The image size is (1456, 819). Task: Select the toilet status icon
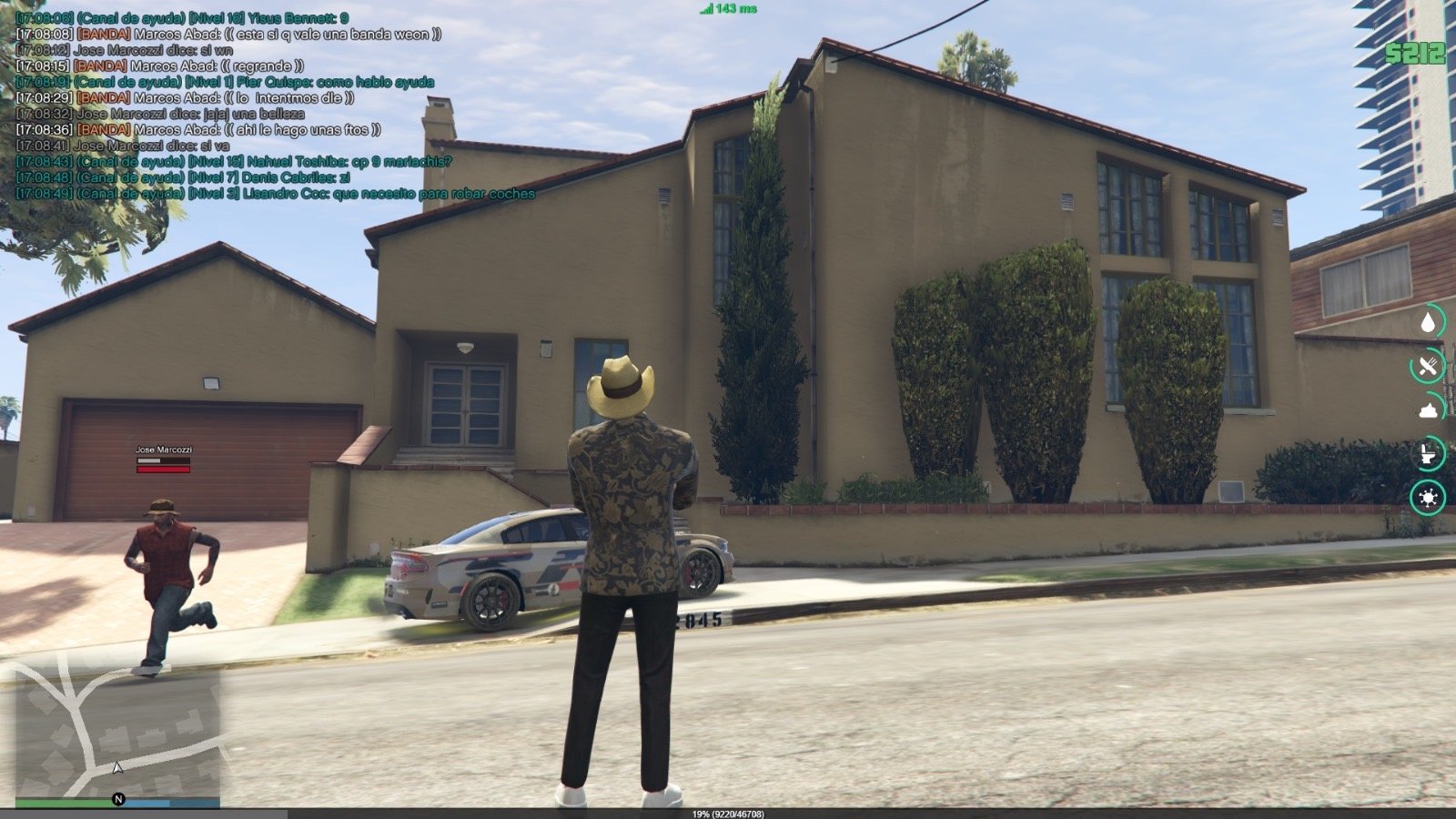(1429, 452)
